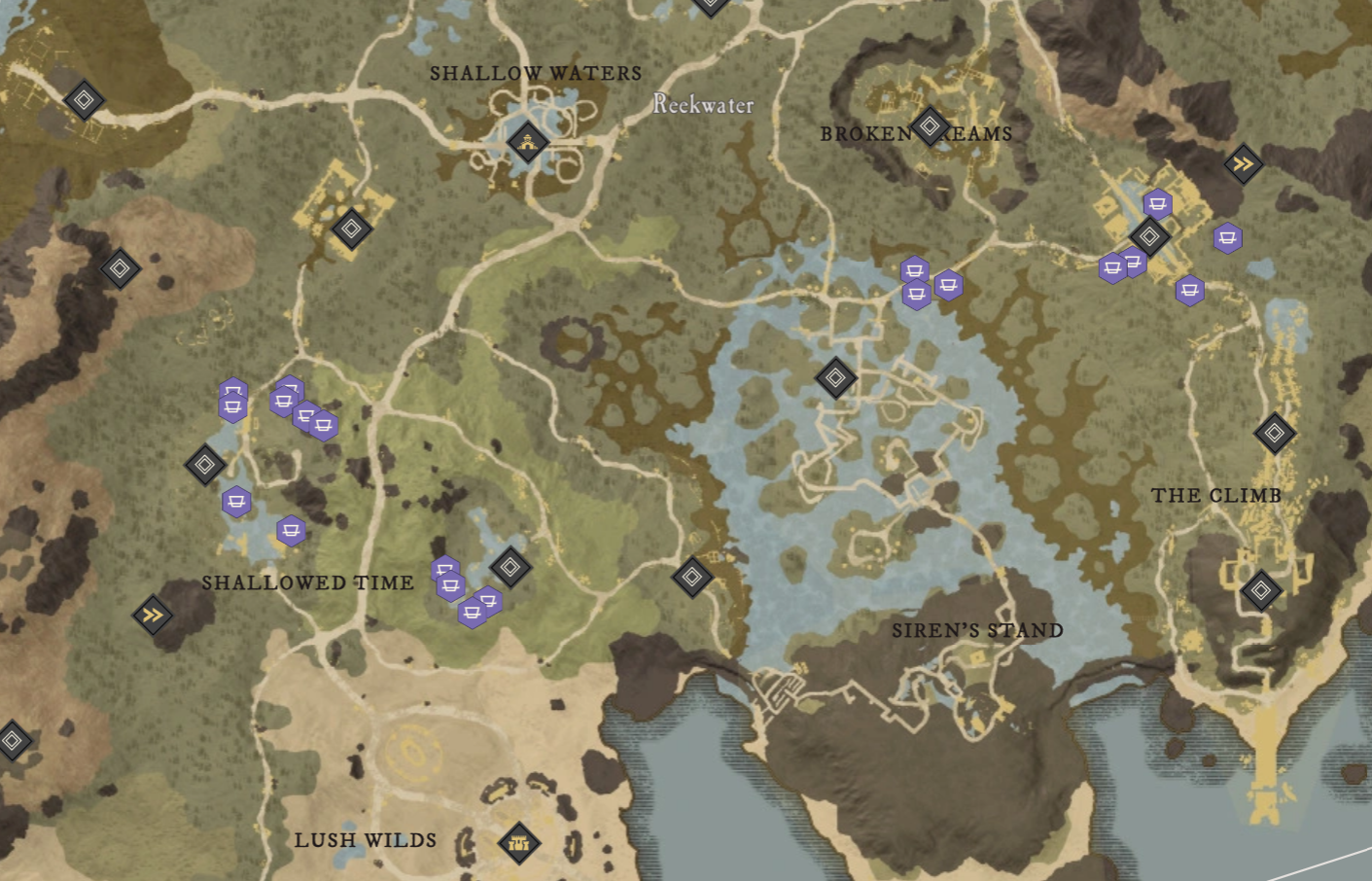This screenshot has width=1372, height=881.
Task: Click the spirit shrine icon in Lush Wilds
Action: pyautogui.click(x=519, y=842)
